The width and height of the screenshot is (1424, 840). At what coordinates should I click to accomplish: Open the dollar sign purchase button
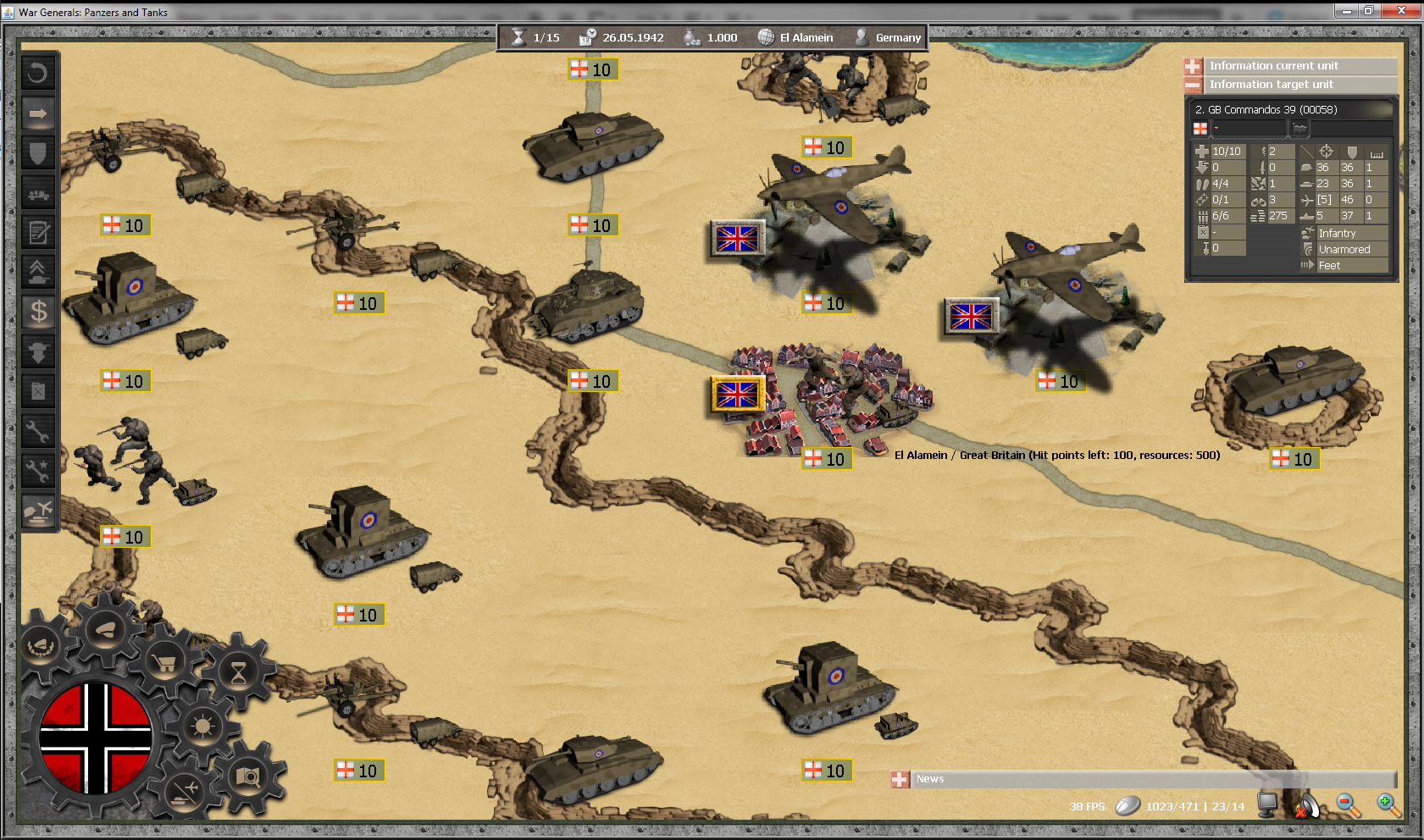point(38,312)
